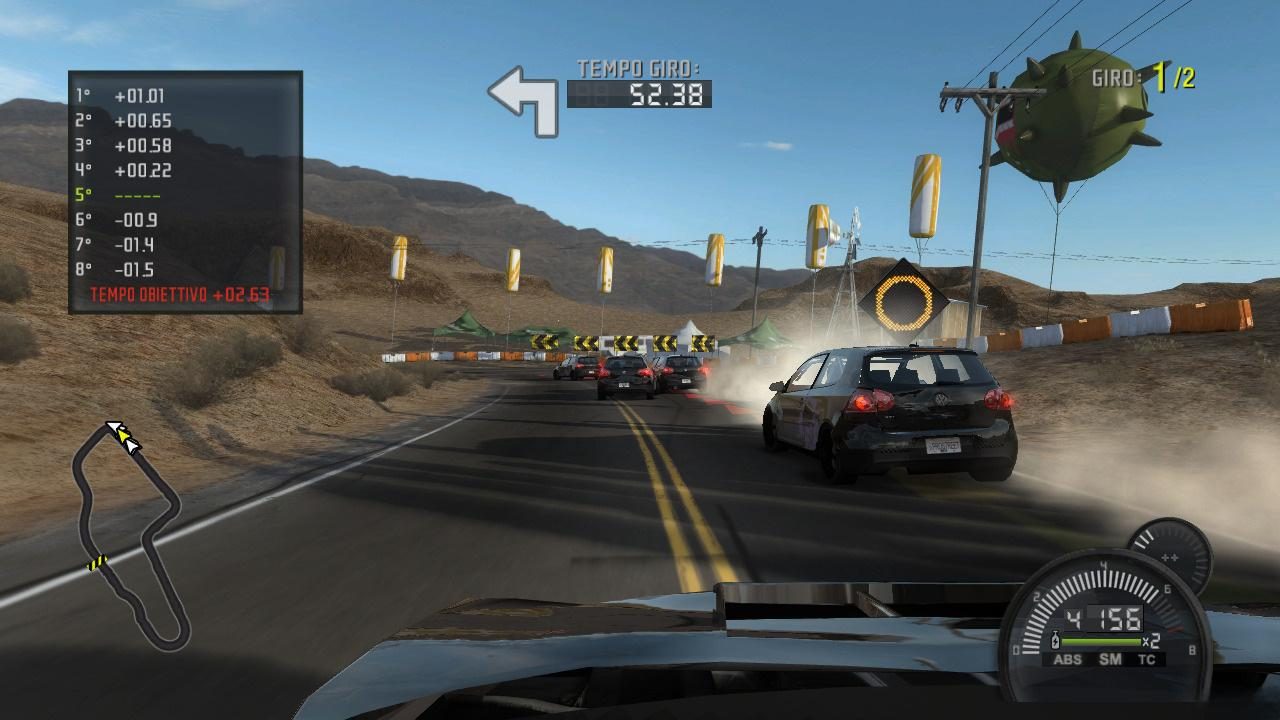Open the TEMPO GIRO lap timer display
This screenshot has height=720, width=1280.
(x=639, y=85)
